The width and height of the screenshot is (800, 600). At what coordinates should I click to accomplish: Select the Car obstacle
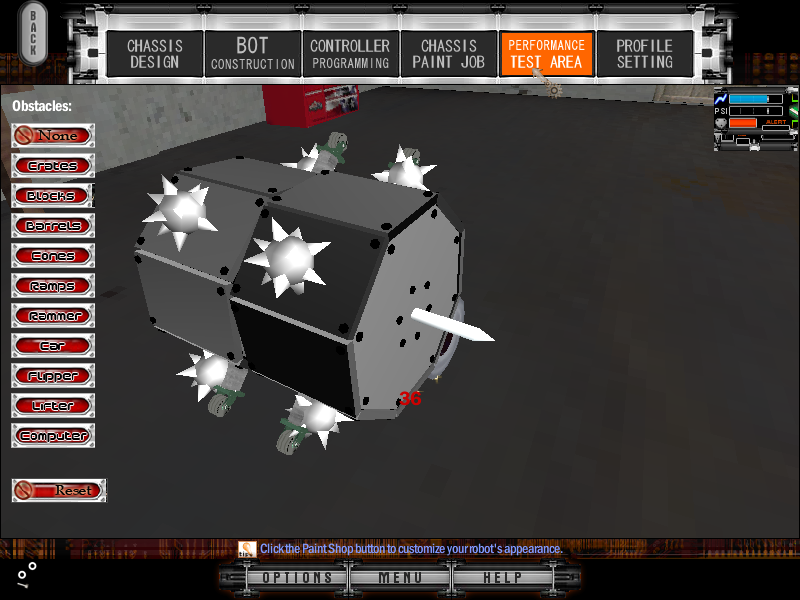click(x=53, y=346)
